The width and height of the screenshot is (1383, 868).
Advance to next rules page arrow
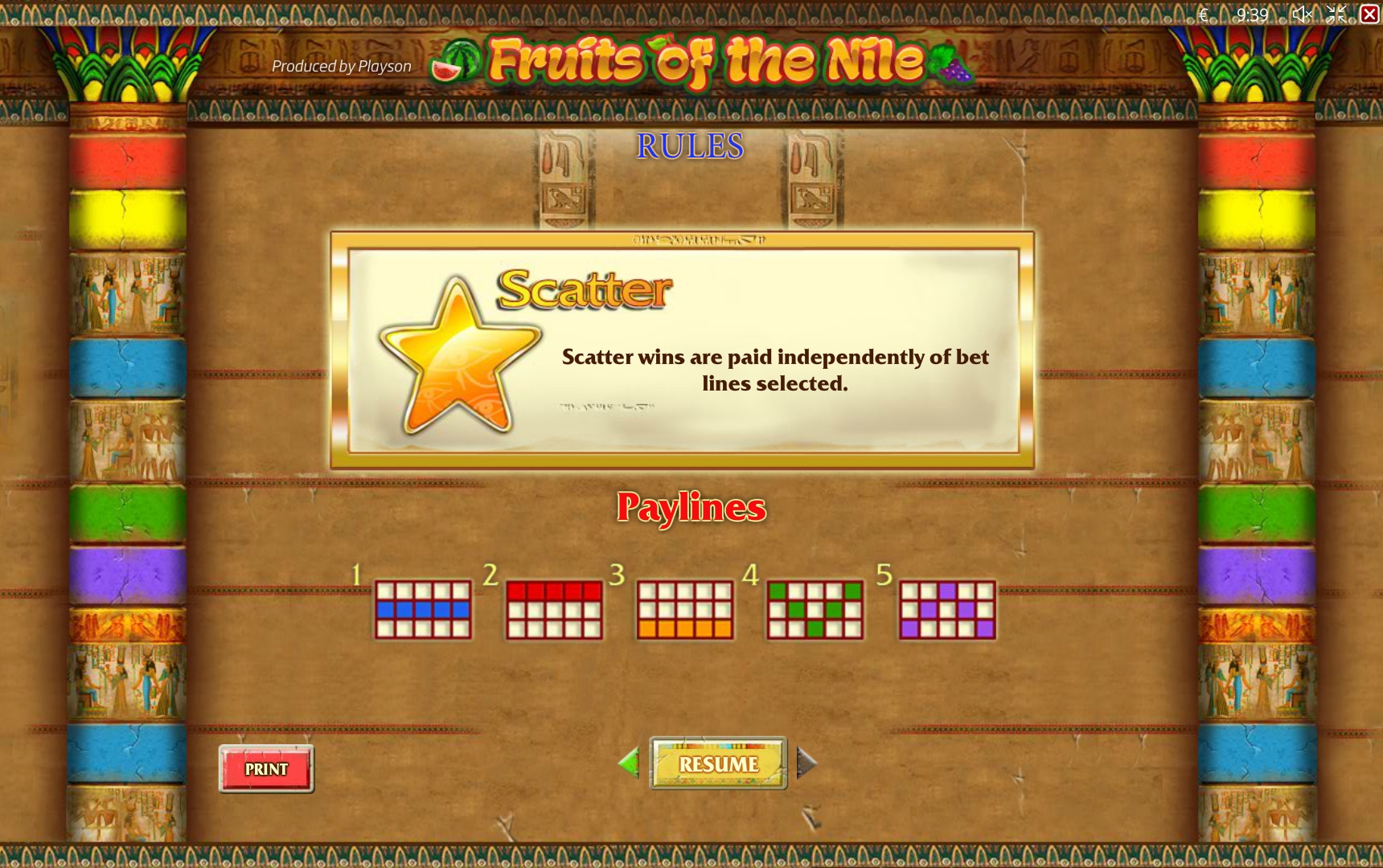coord(806,763)
